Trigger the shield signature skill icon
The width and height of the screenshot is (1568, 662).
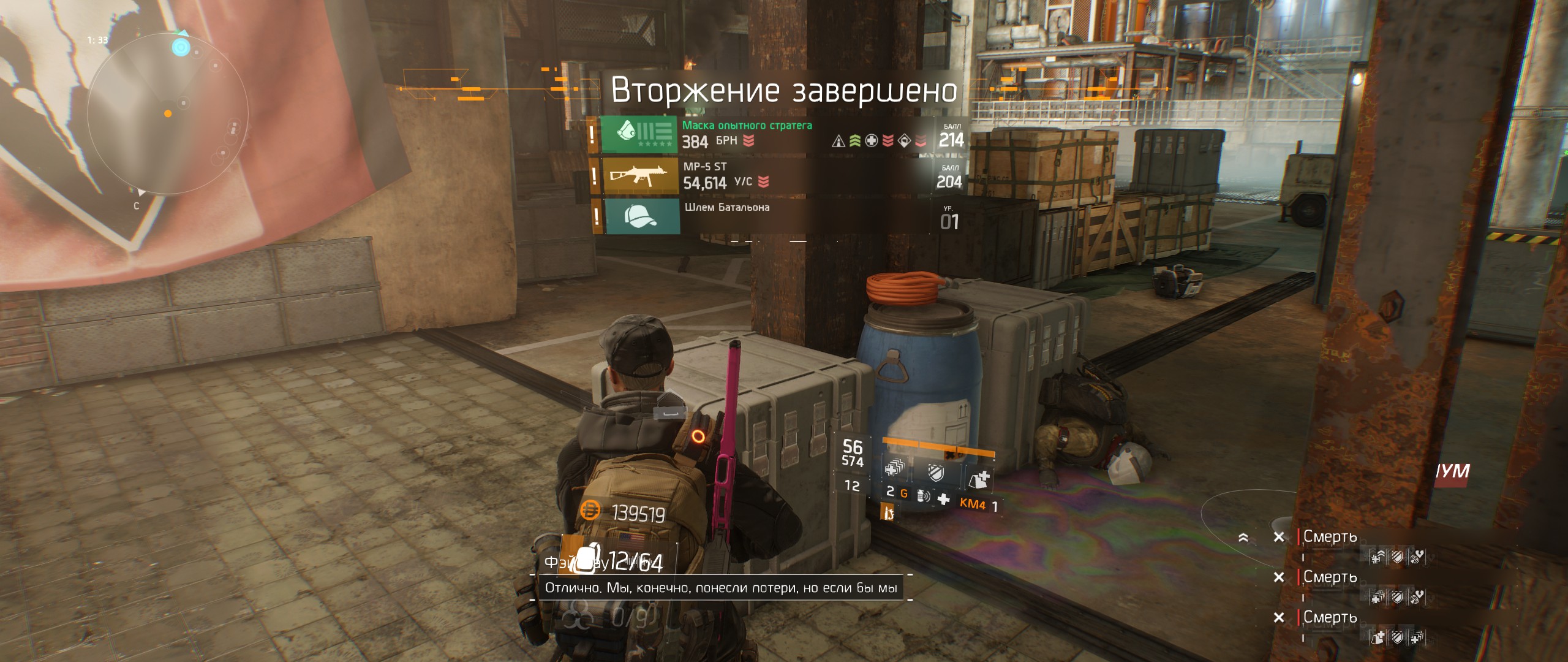coord(935,473)
